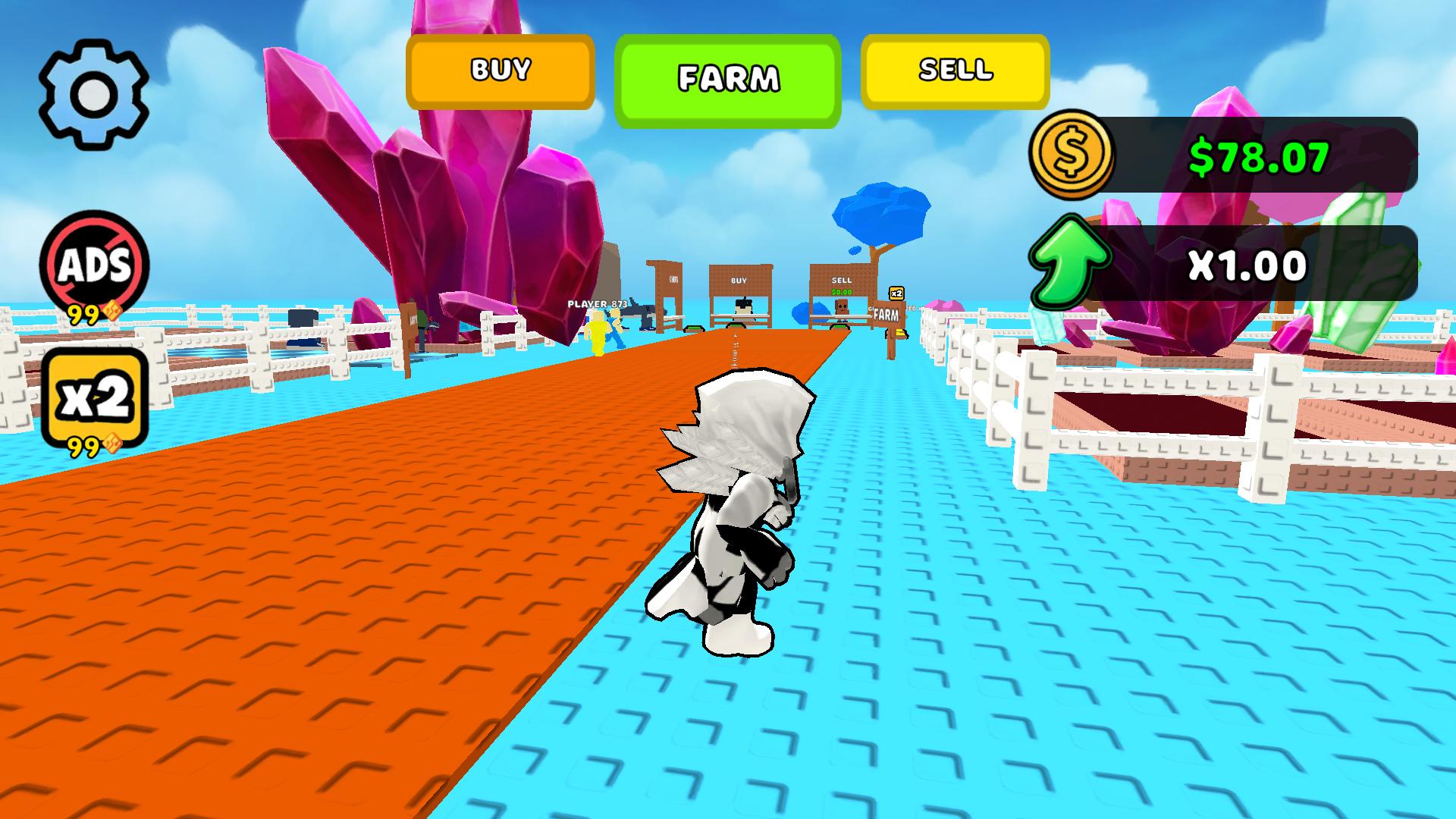Click the $78.07 money balance display
This screenshot has height=819, width=1456.
pyautogui.click(x=1259, y=155)
